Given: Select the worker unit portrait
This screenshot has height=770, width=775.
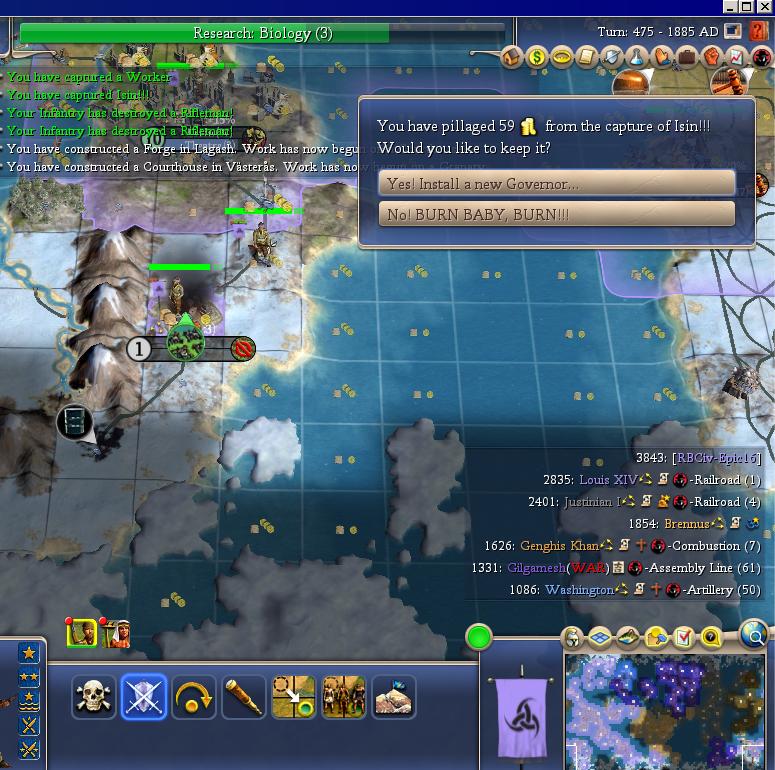Looking at the screenshot, I should [x=116, y=633].
